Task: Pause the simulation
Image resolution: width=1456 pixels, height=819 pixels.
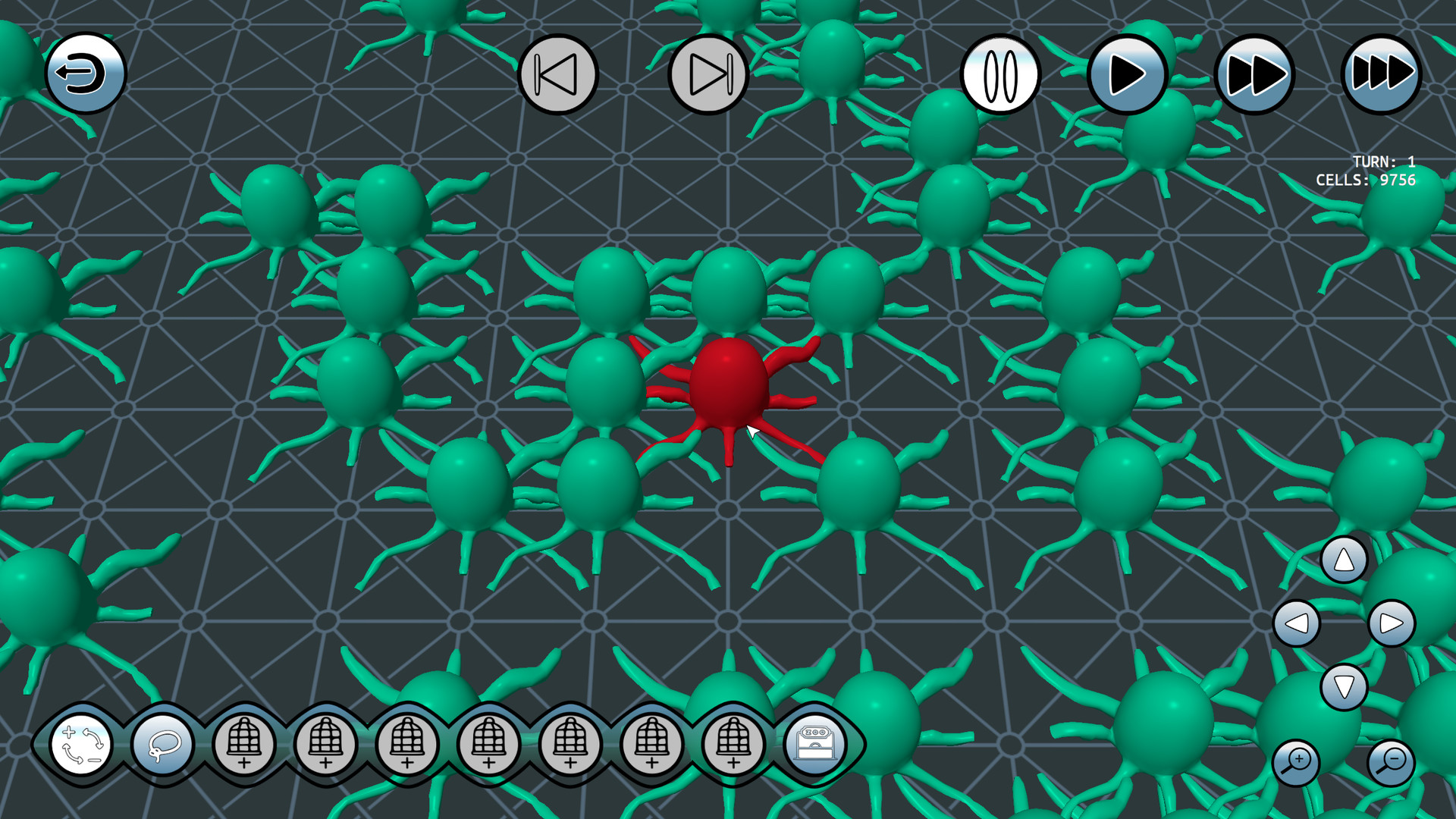Action: [x=1001, y=74]
